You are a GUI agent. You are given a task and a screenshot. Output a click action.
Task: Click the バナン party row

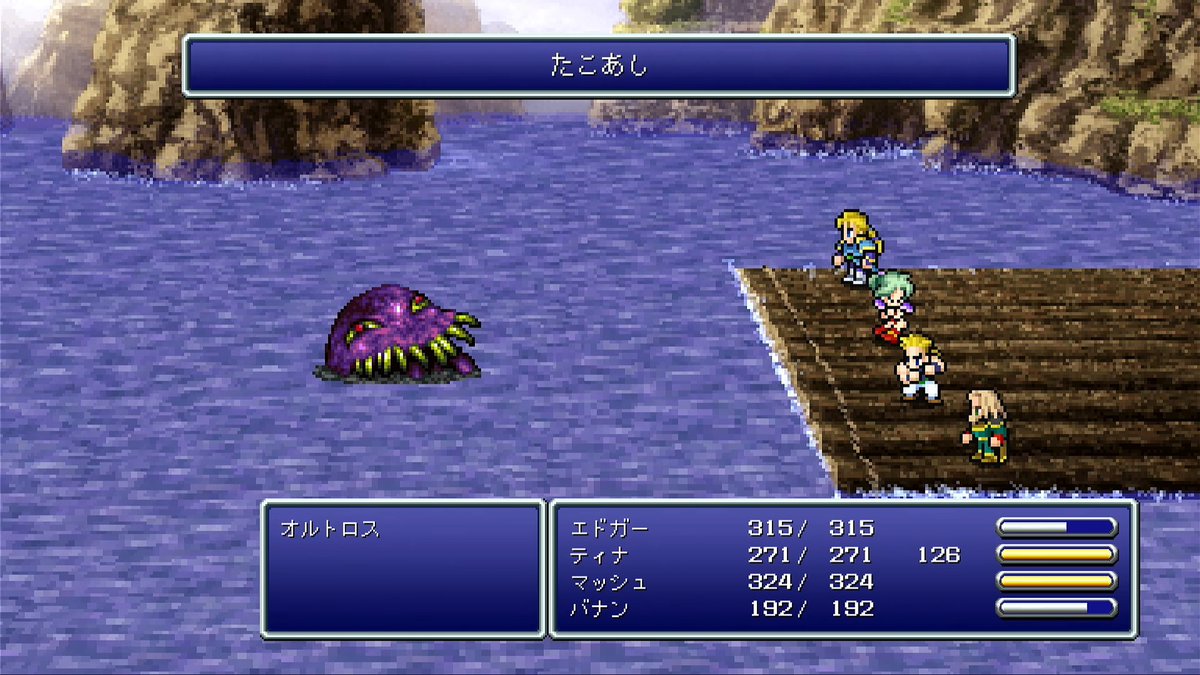point(602,608)
